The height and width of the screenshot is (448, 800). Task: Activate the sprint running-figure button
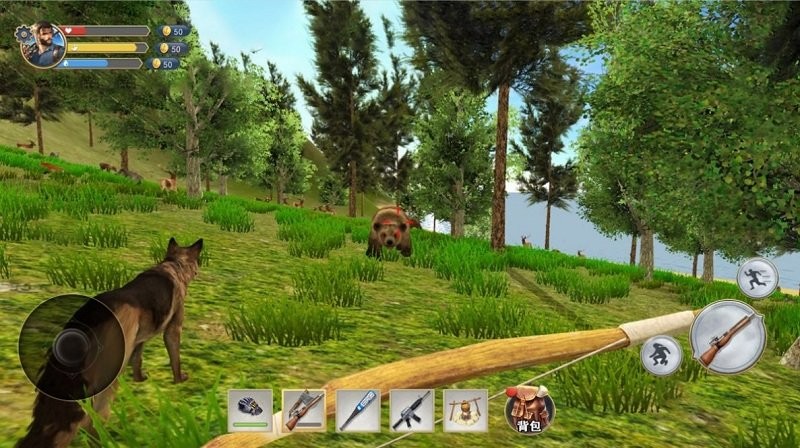757,276
